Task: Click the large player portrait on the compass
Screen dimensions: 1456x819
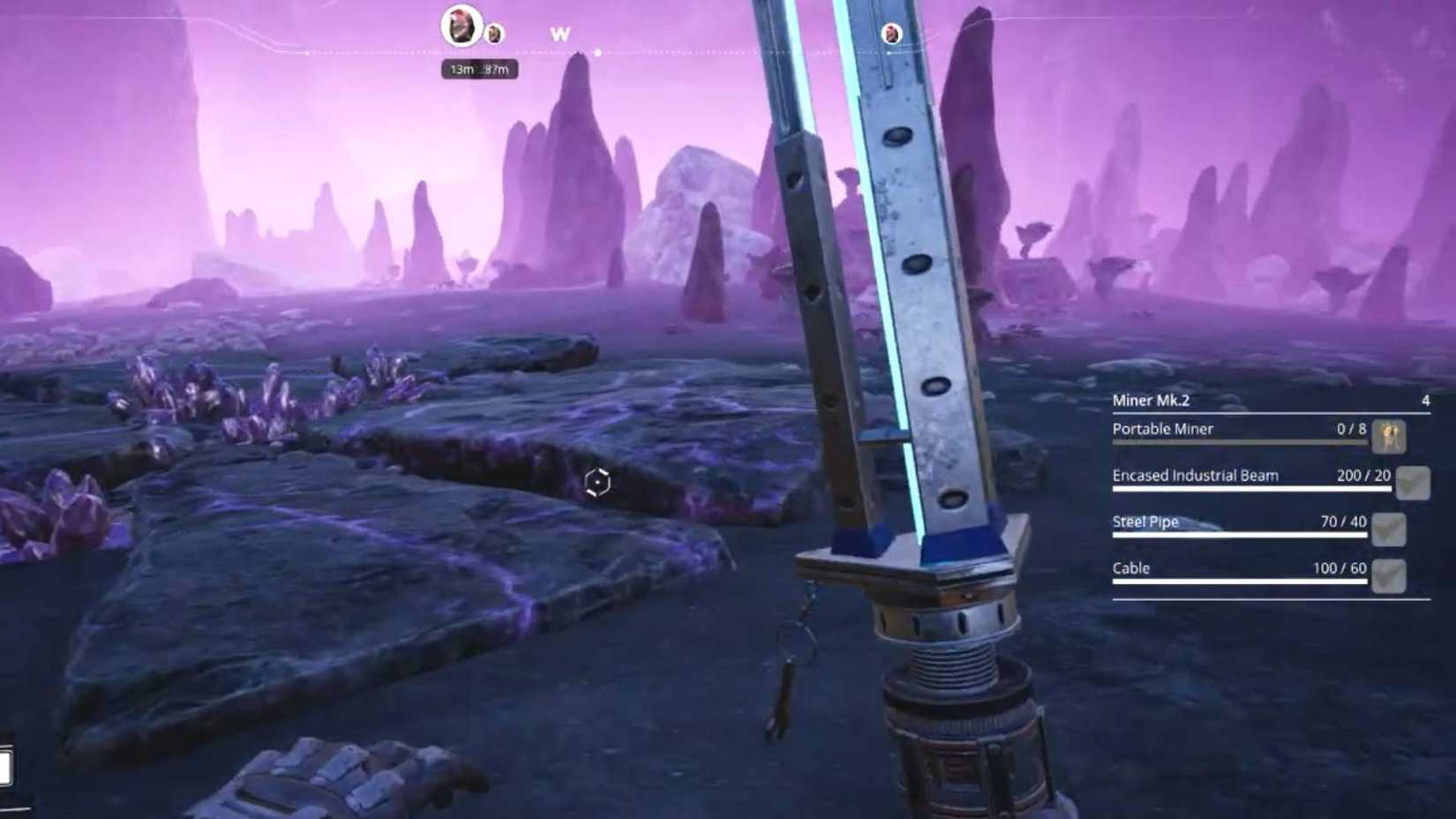Action: click(x=459, y=25)
